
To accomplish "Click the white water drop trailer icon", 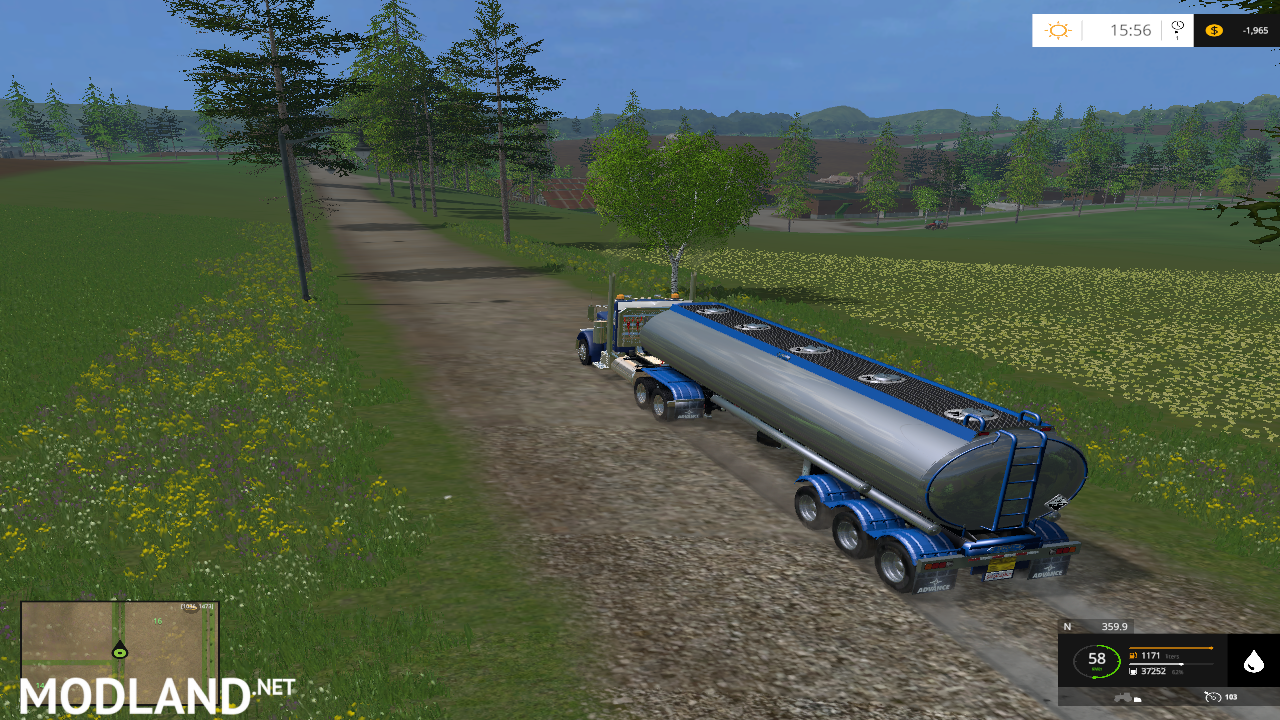I will (1254, 662).
